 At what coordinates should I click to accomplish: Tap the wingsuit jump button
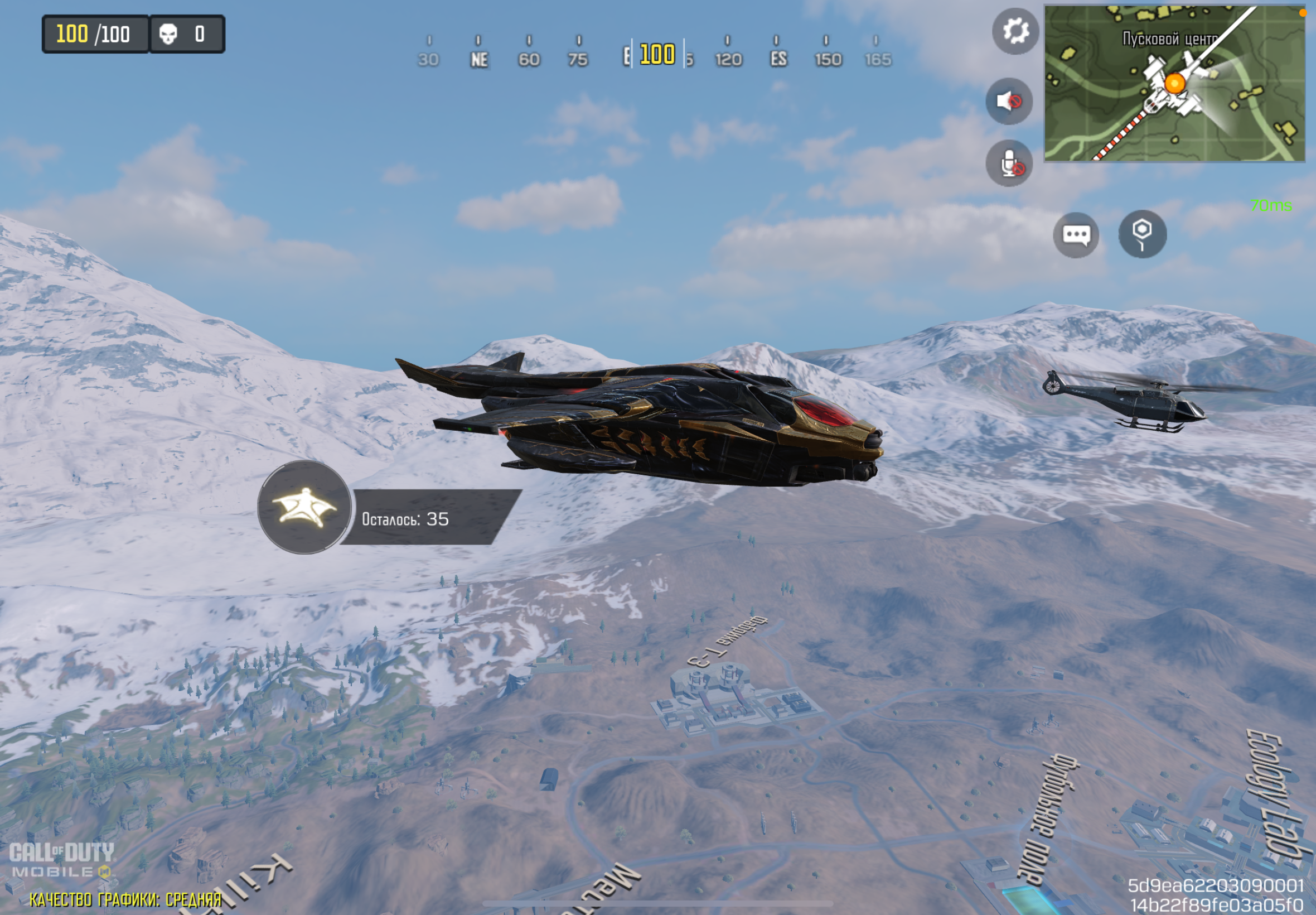pos(304,507)
